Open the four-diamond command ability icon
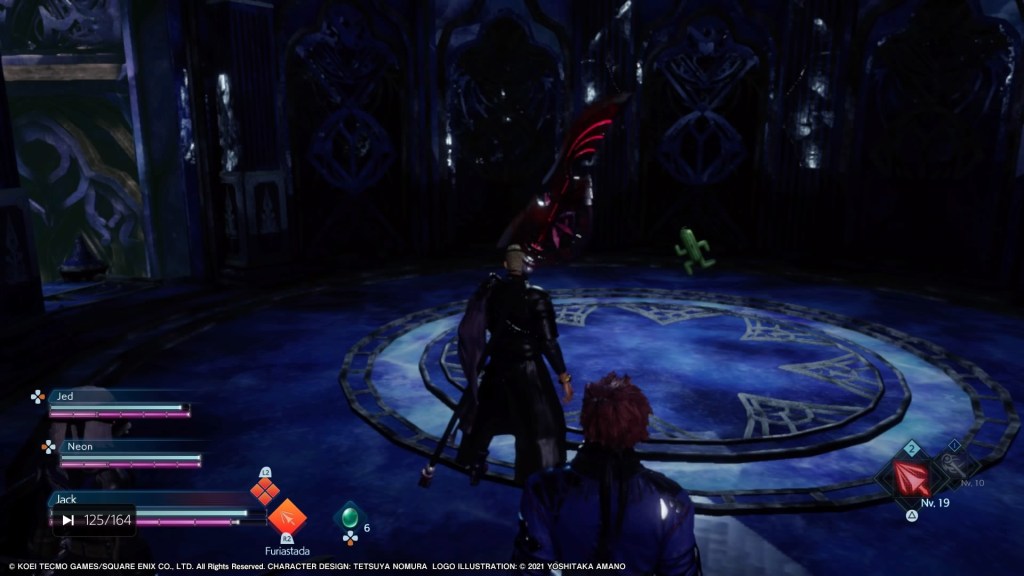 [264, 491]
